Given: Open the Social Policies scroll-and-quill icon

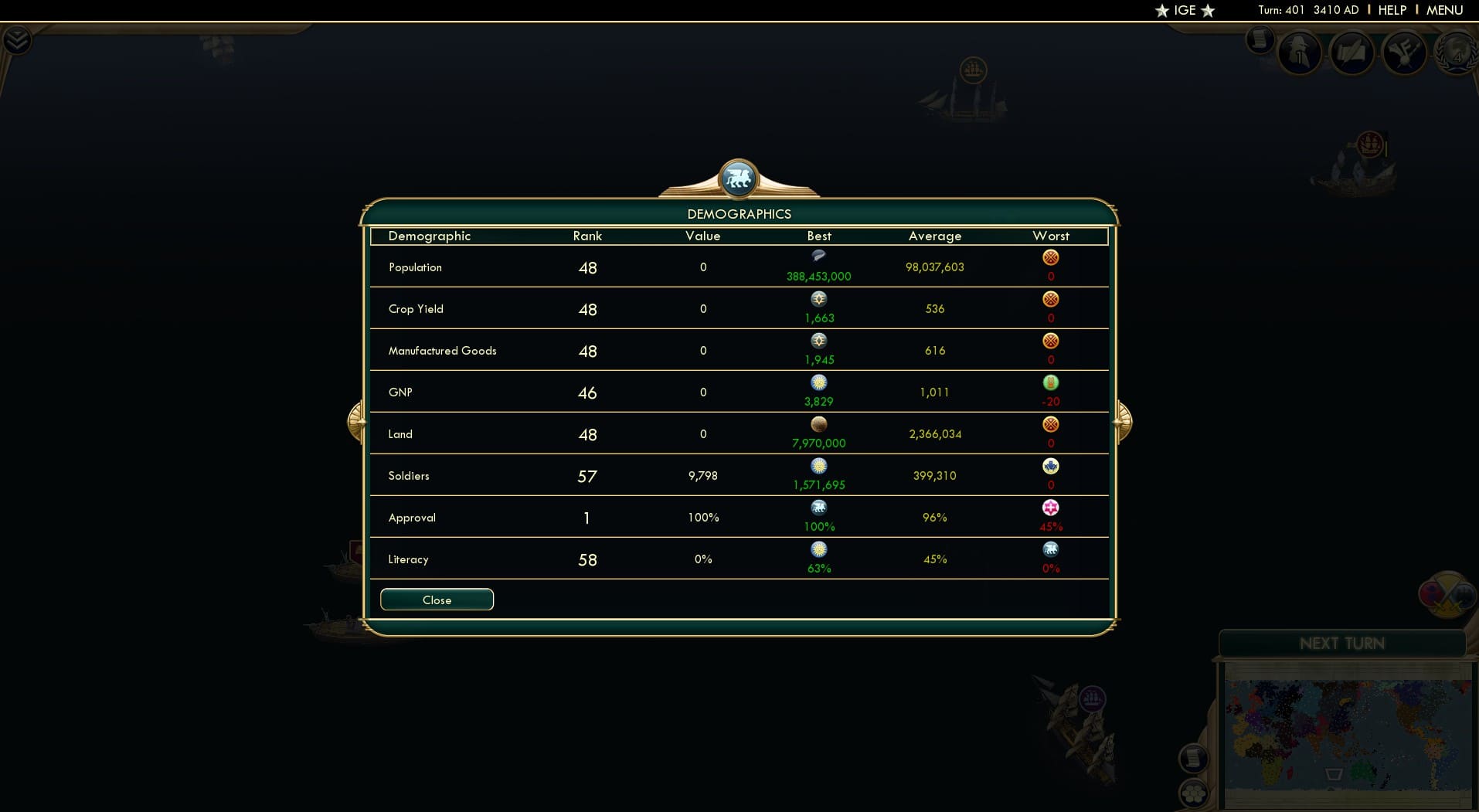Looking at the screenshot, I should pos(1353,53).
